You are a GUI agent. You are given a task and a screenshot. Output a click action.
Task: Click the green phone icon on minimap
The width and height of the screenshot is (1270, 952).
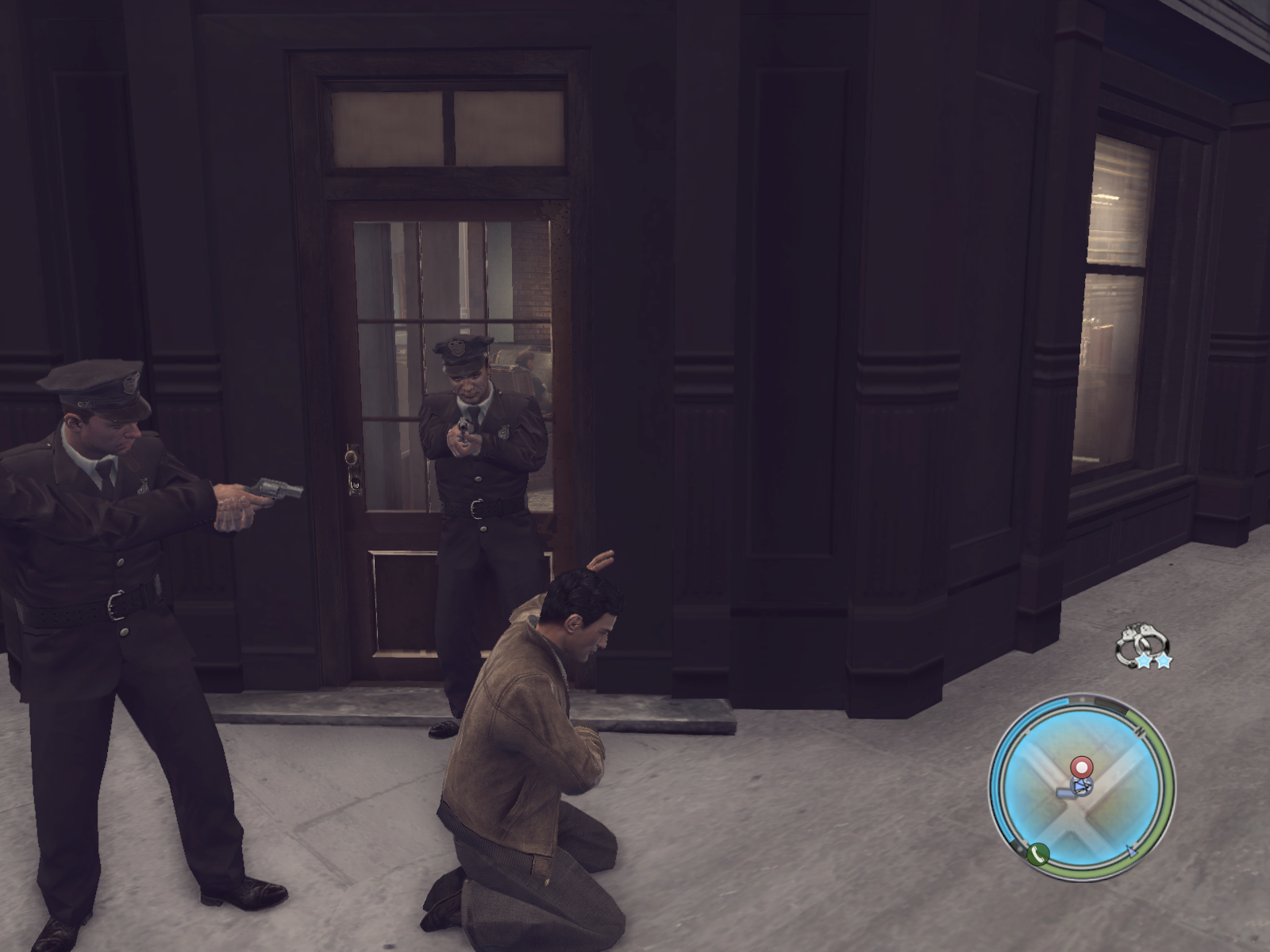(x=1037, y=854)
